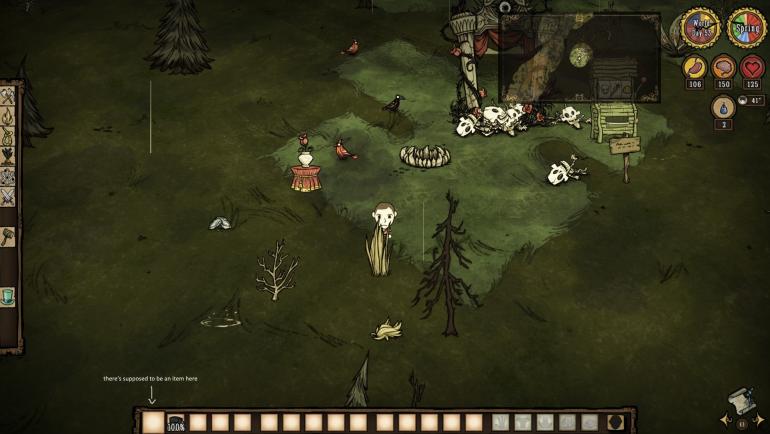Select the inventory item showing 100% durability
770x434 pixels.
(176, 422)
